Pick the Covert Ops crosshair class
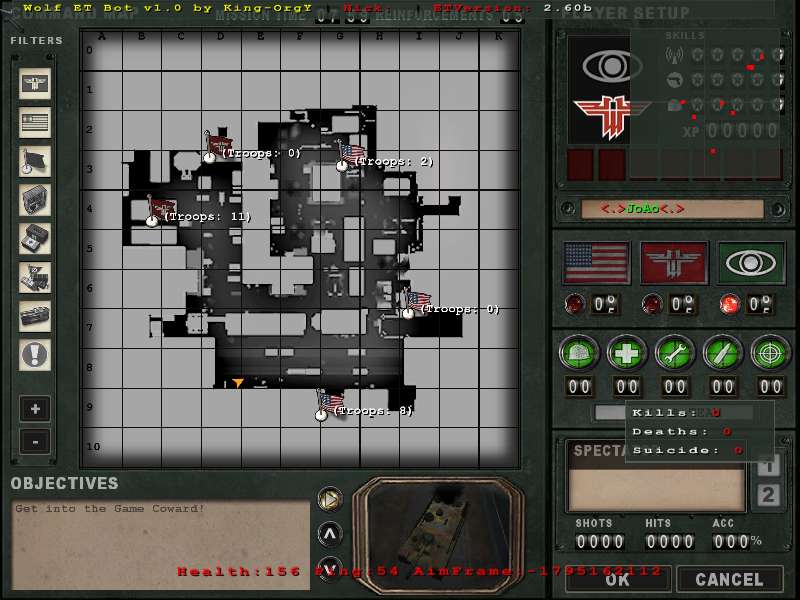 pyautogui.click(x=771, y=352)
